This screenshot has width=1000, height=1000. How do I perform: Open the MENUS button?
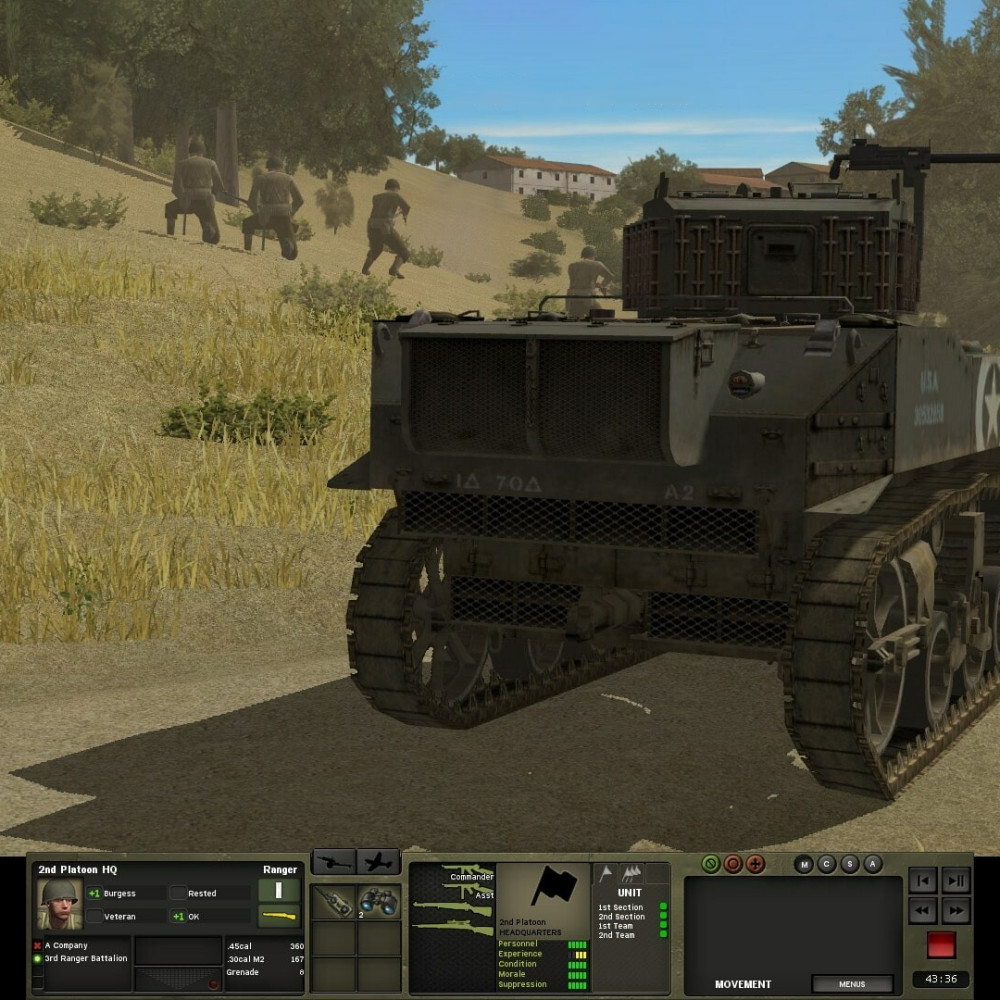(x=852, y=984)
